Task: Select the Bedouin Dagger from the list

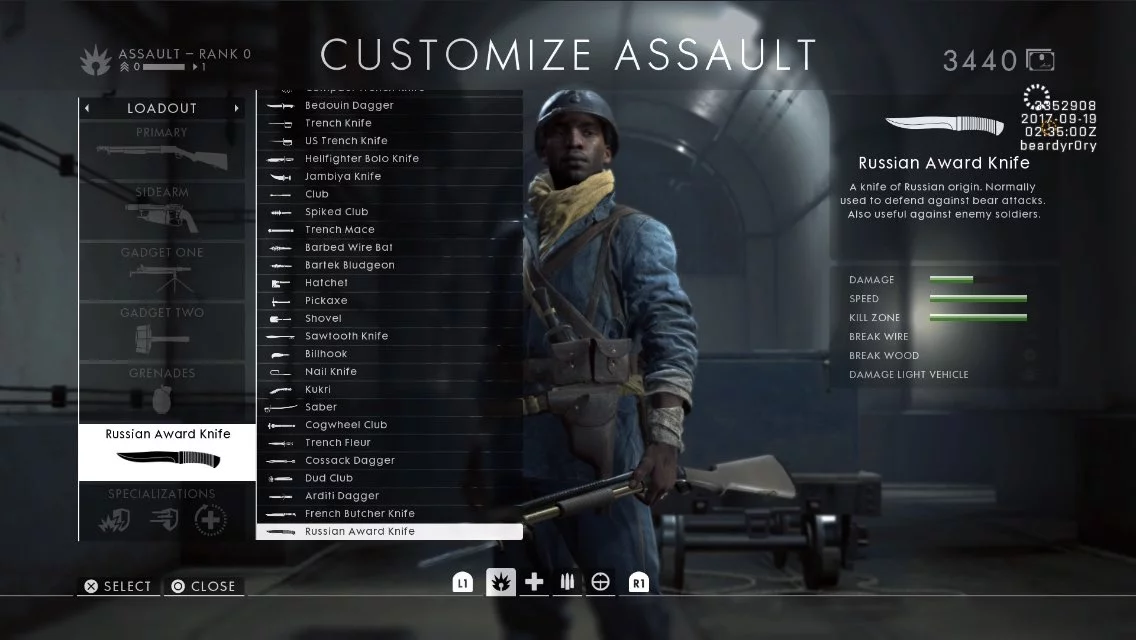Action: tap(390, 105)
